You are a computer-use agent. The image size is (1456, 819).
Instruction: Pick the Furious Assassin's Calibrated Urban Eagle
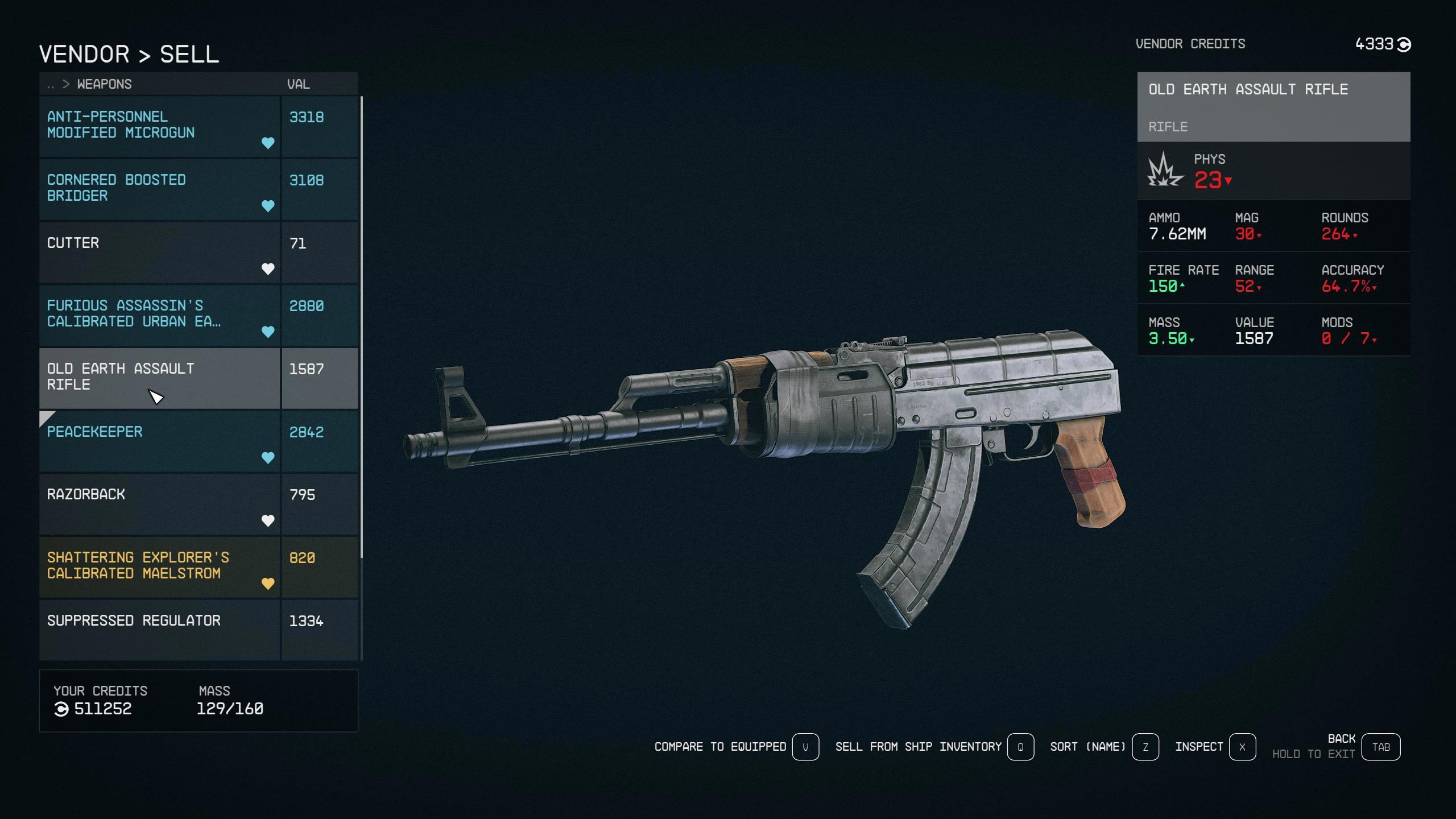[x=159, y=315]
